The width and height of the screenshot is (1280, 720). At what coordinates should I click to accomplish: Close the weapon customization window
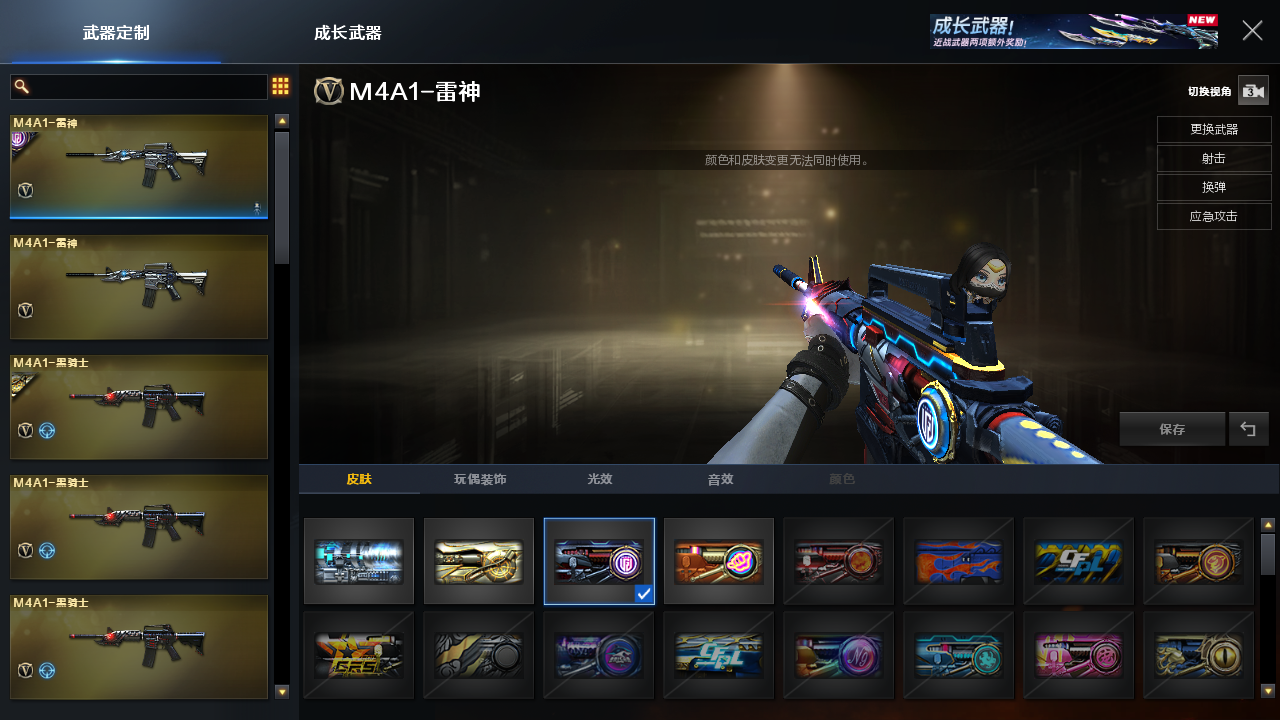point(1252,31)
